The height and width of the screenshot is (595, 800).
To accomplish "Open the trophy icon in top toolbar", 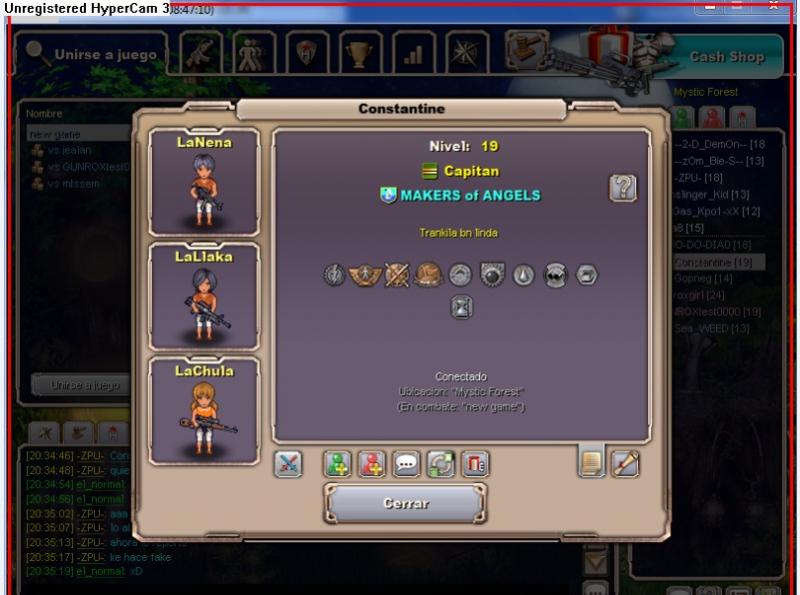I will (x=357, y=53).
